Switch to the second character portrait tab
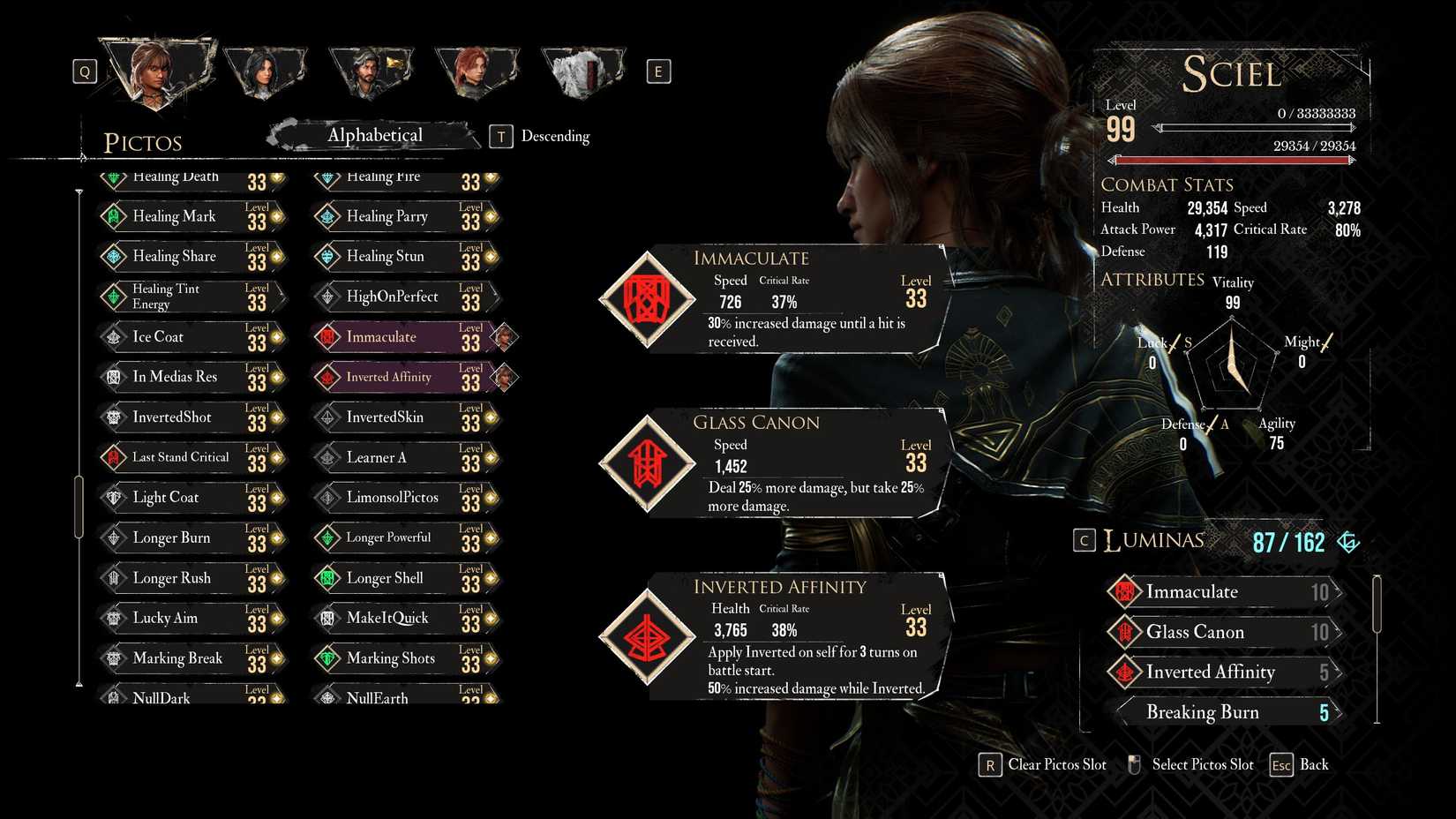 click(x=265, y=71)
